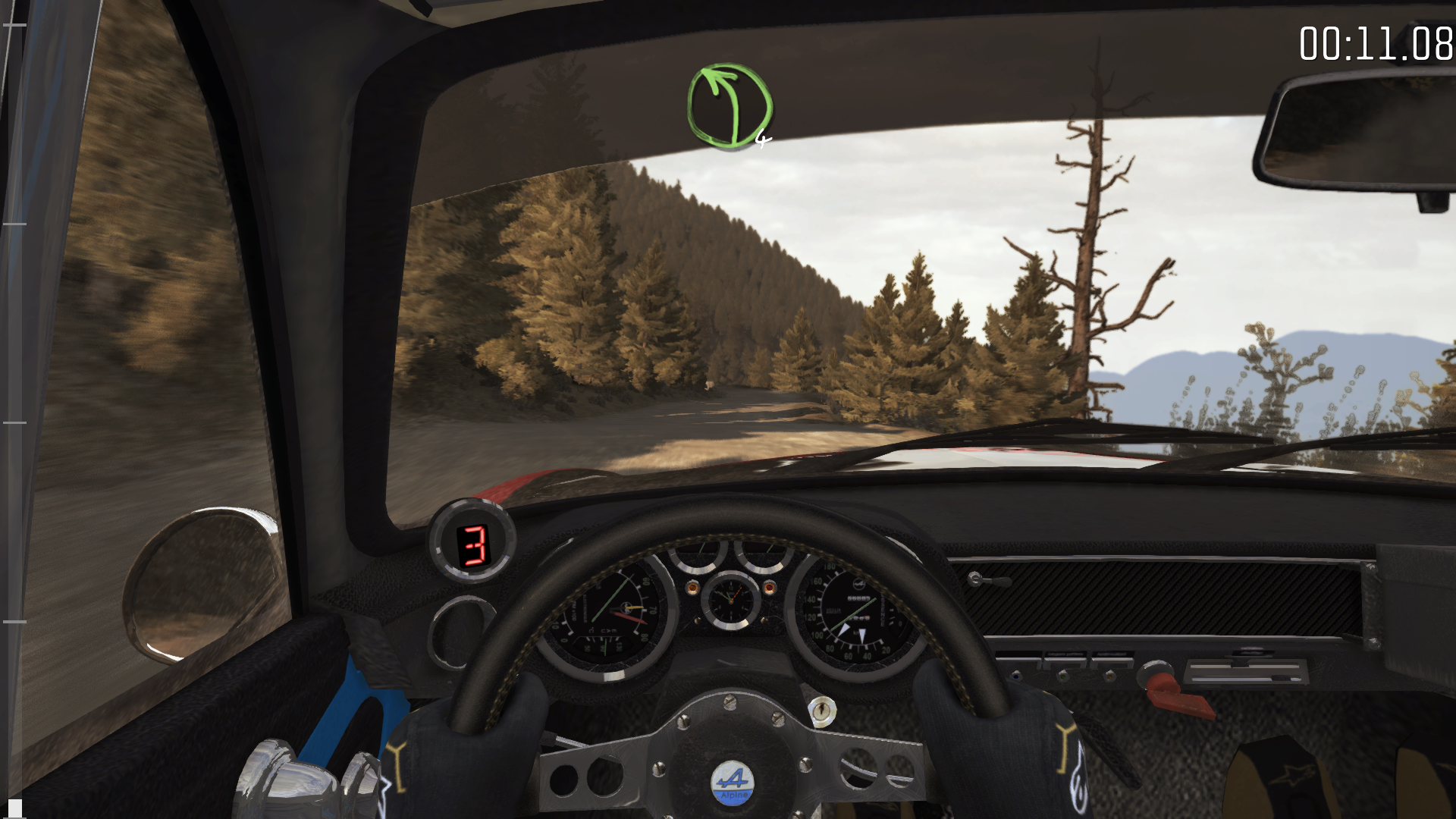This screenshot has height=819, width=1456.
Task: Click the small number 4 under the pace note
Action: tap(762, 139)
